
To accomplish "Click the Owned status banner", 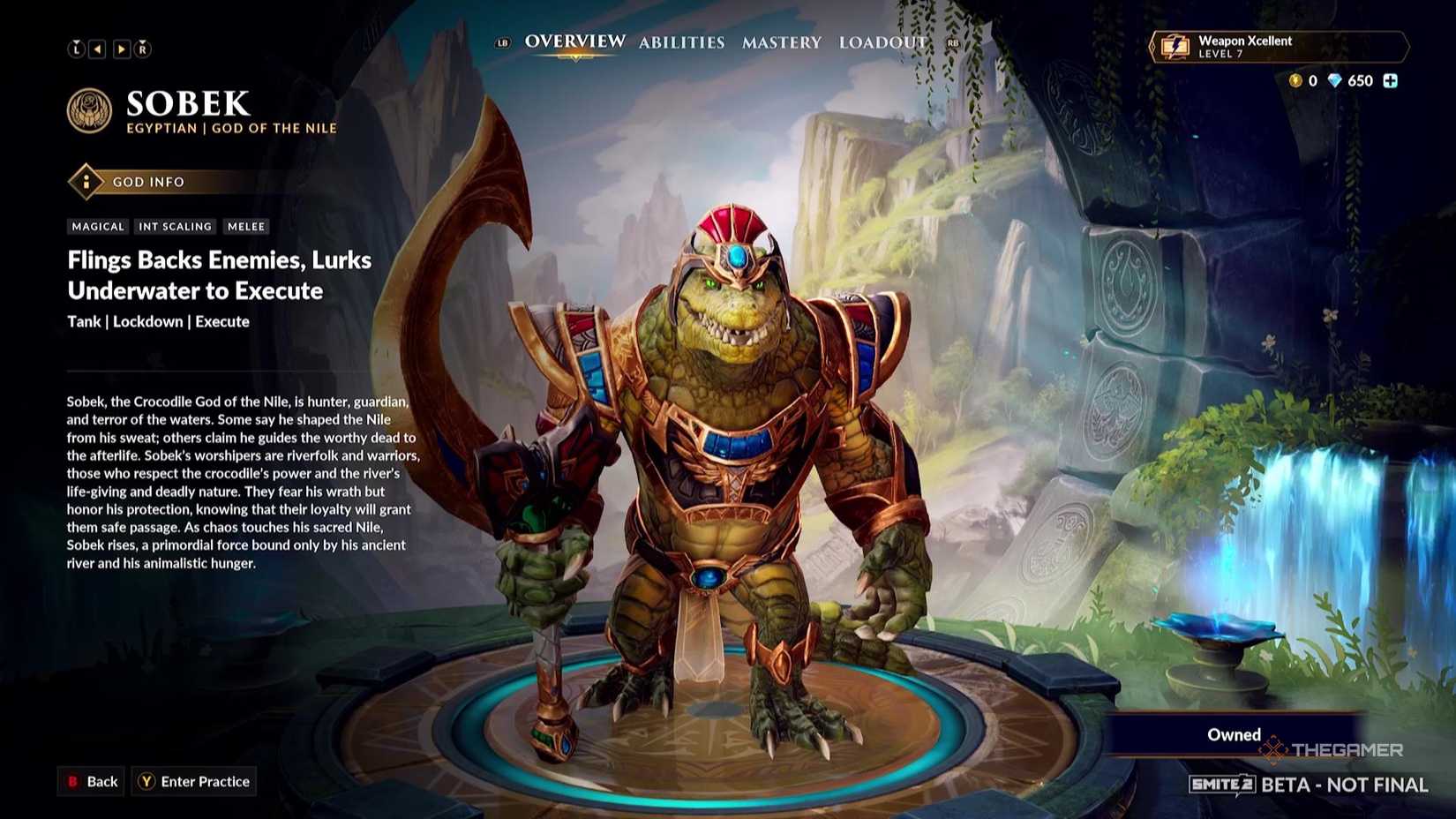I will coord(1233,734).
